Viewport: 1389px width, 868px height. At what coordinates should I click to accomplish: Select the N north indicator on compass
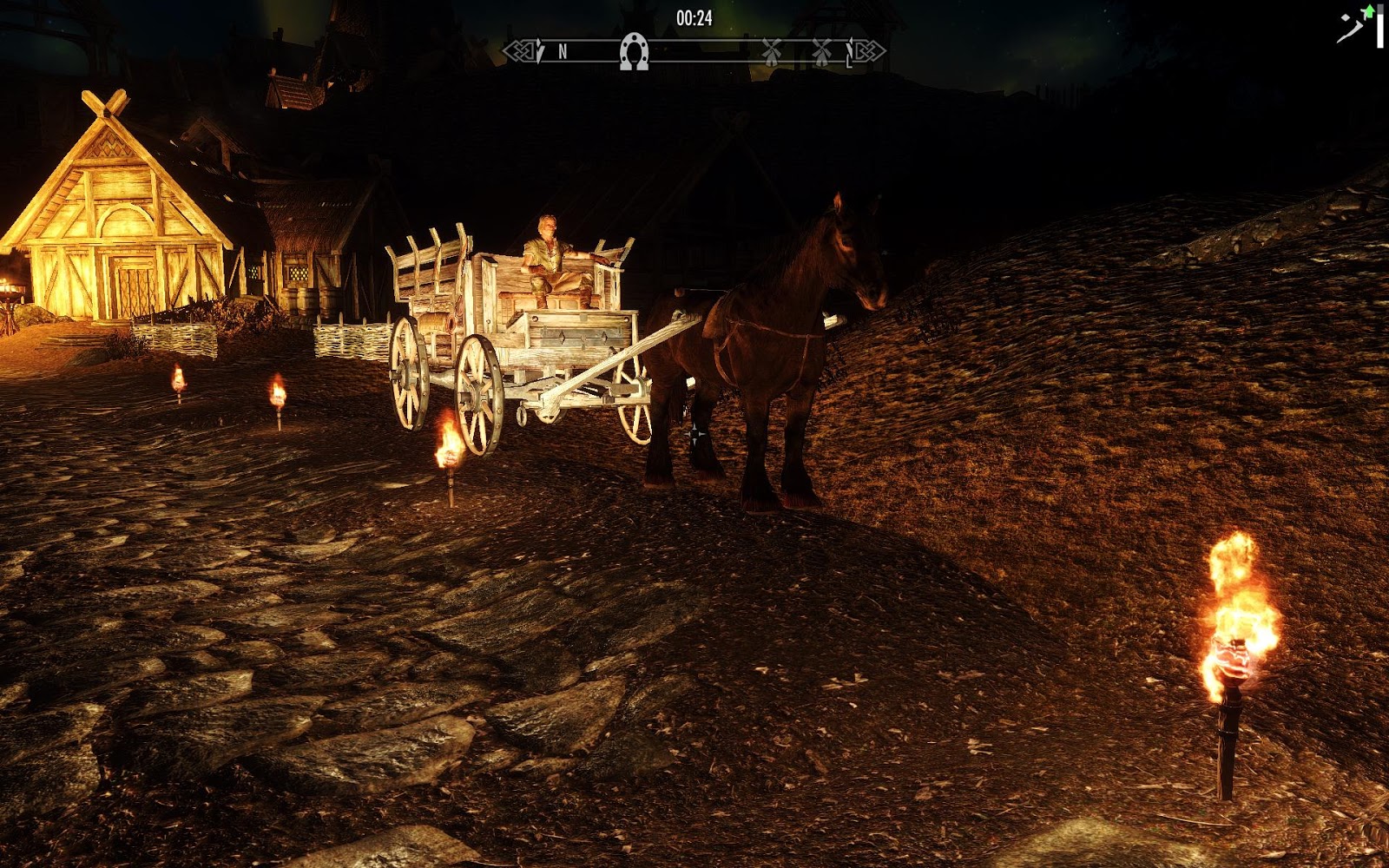click(563, 52)
